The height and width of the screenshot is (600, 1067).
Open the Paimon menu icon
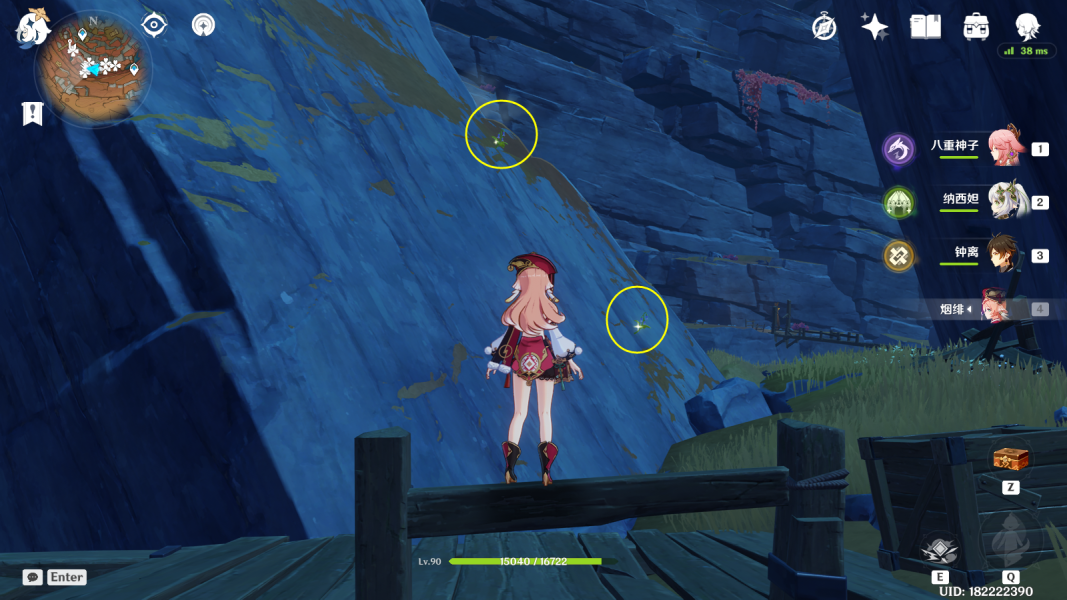point(33,28)
